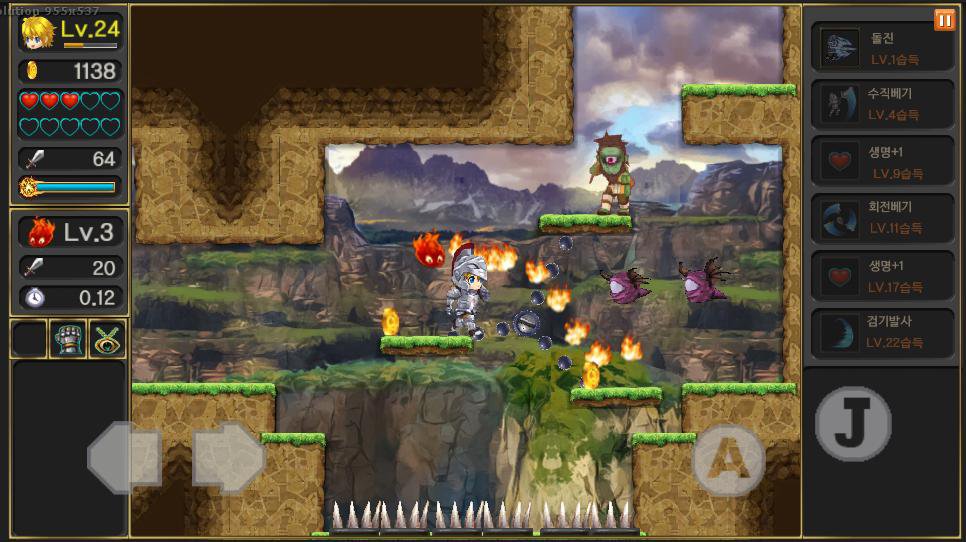The image size is (966, 542).
Task: Select the gauntlet equipment slot
Action: point(69,339)
